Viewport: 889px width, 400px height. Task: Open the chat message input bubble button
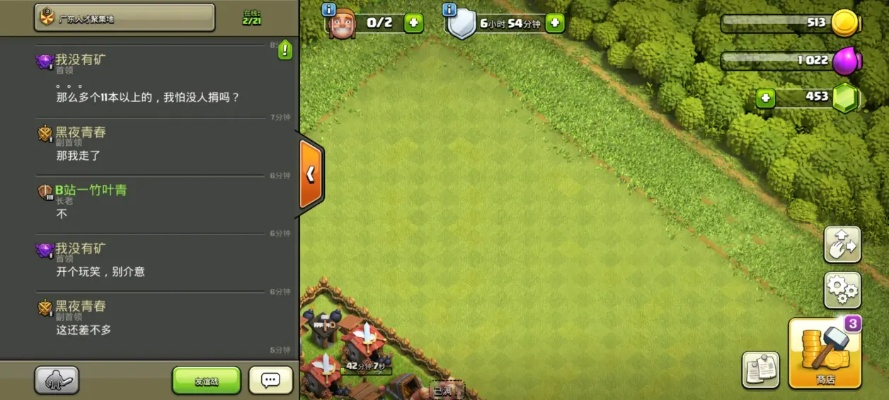(270, 381)
